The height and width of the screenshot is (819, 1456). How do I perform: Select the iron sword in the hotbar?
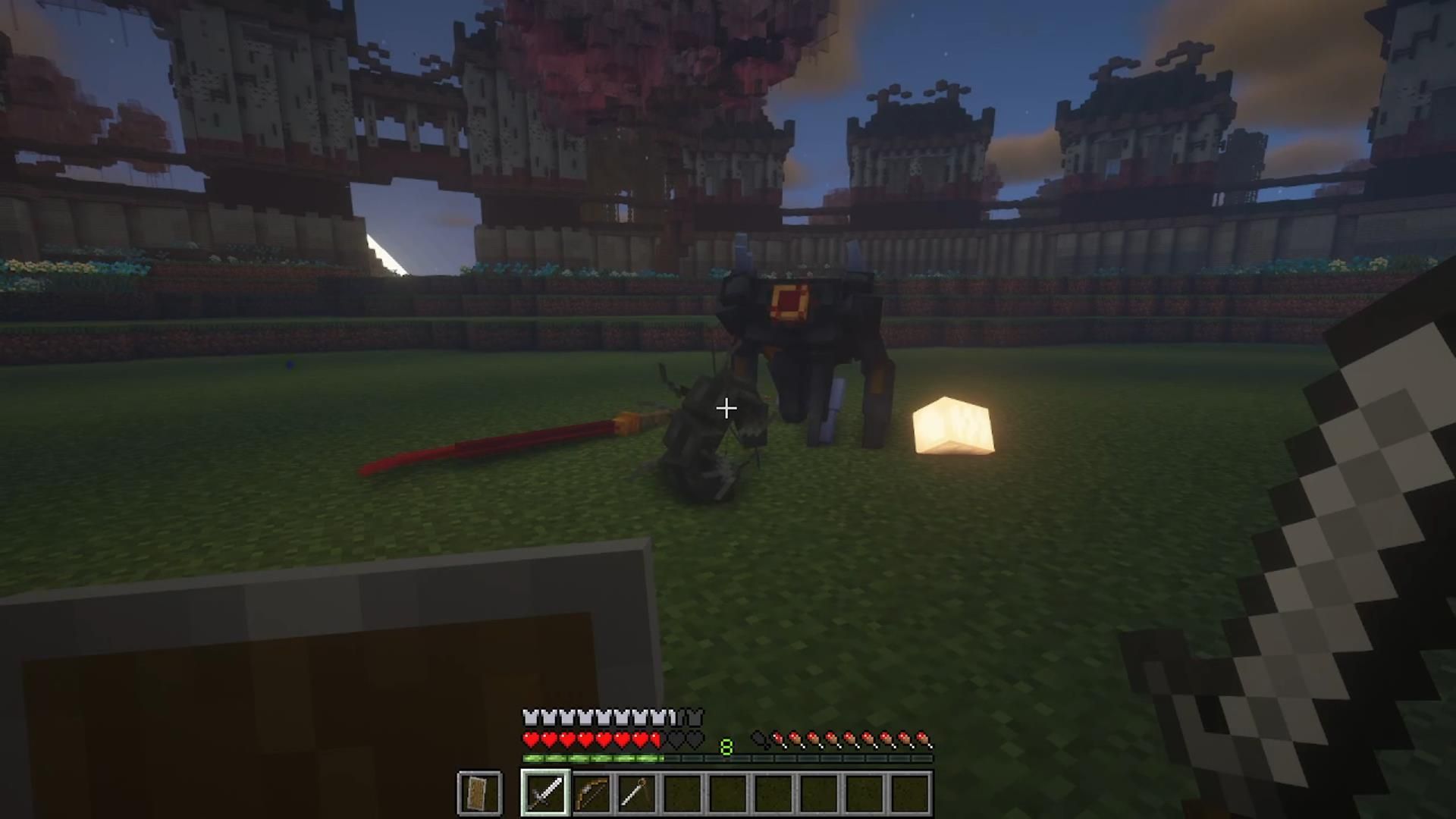(x=544, y=792)
